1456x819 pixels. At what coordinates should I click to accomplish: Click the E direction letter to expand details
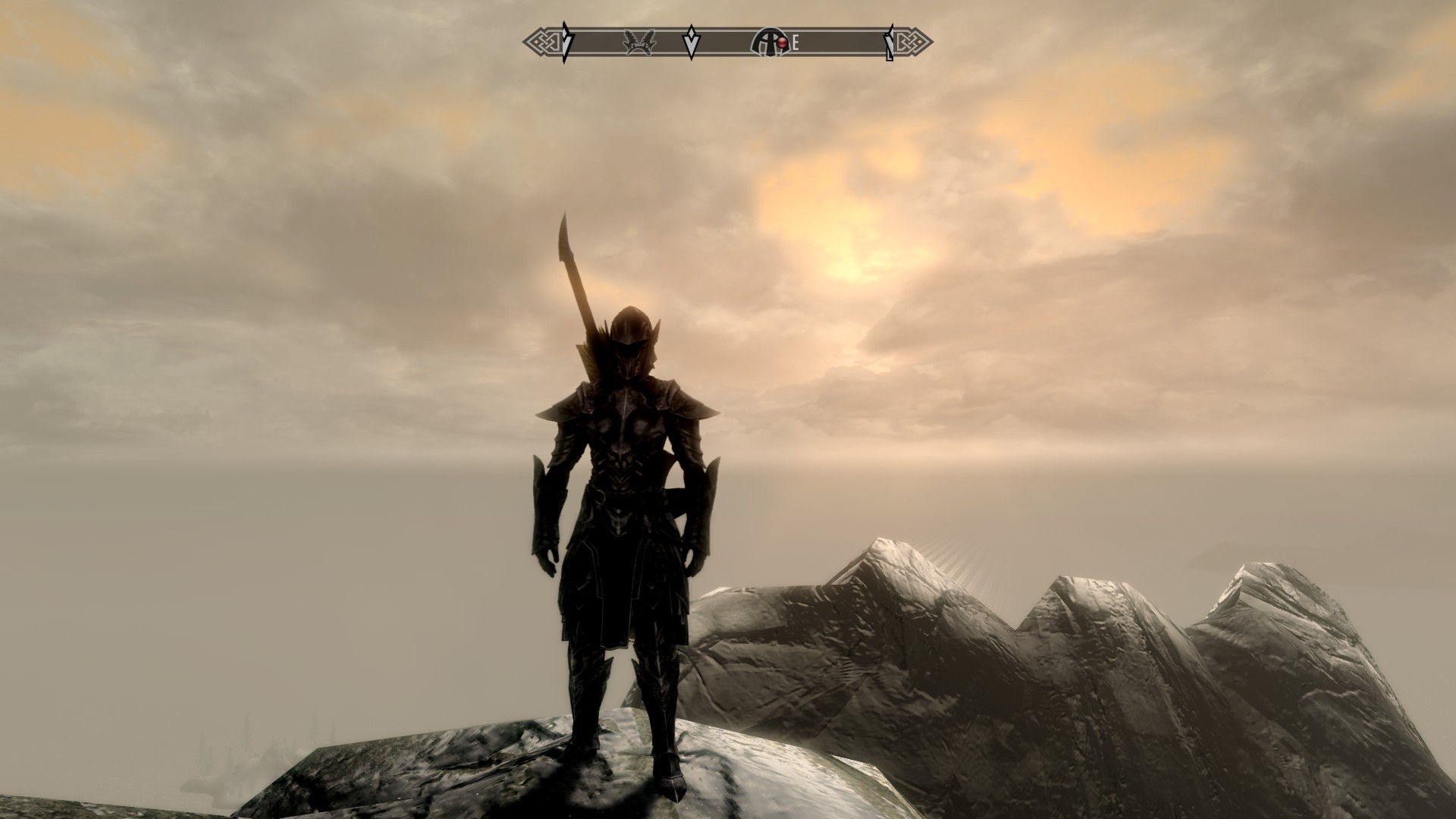[795, 43]
